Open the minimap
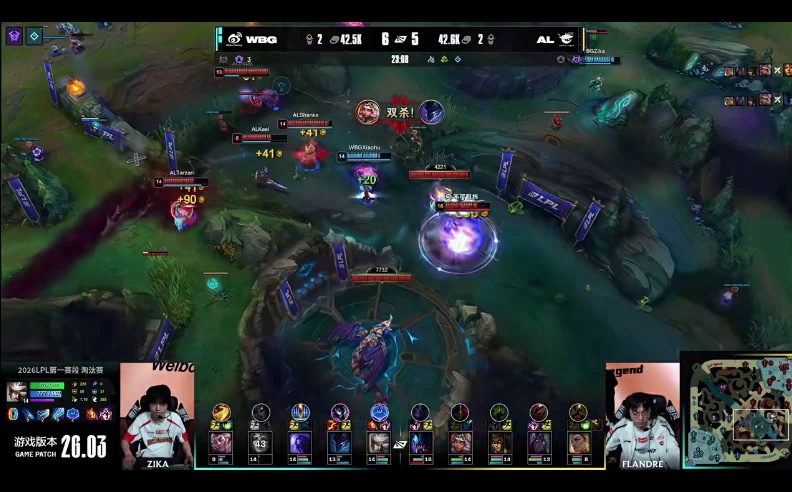The width and height of the screenshot is (792, 492). click(736, 411)
